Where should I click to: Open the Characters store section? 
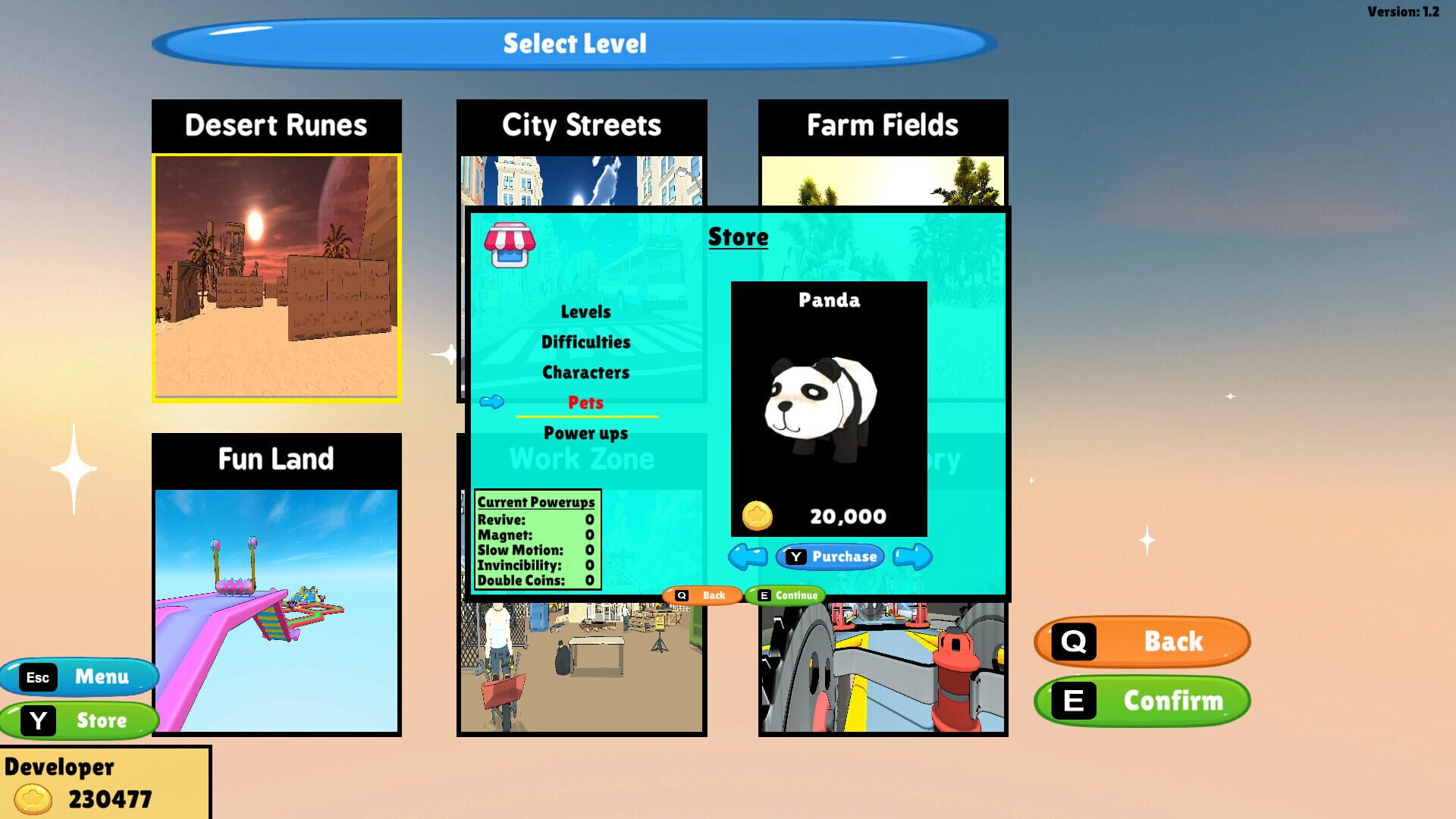[585, 372]
